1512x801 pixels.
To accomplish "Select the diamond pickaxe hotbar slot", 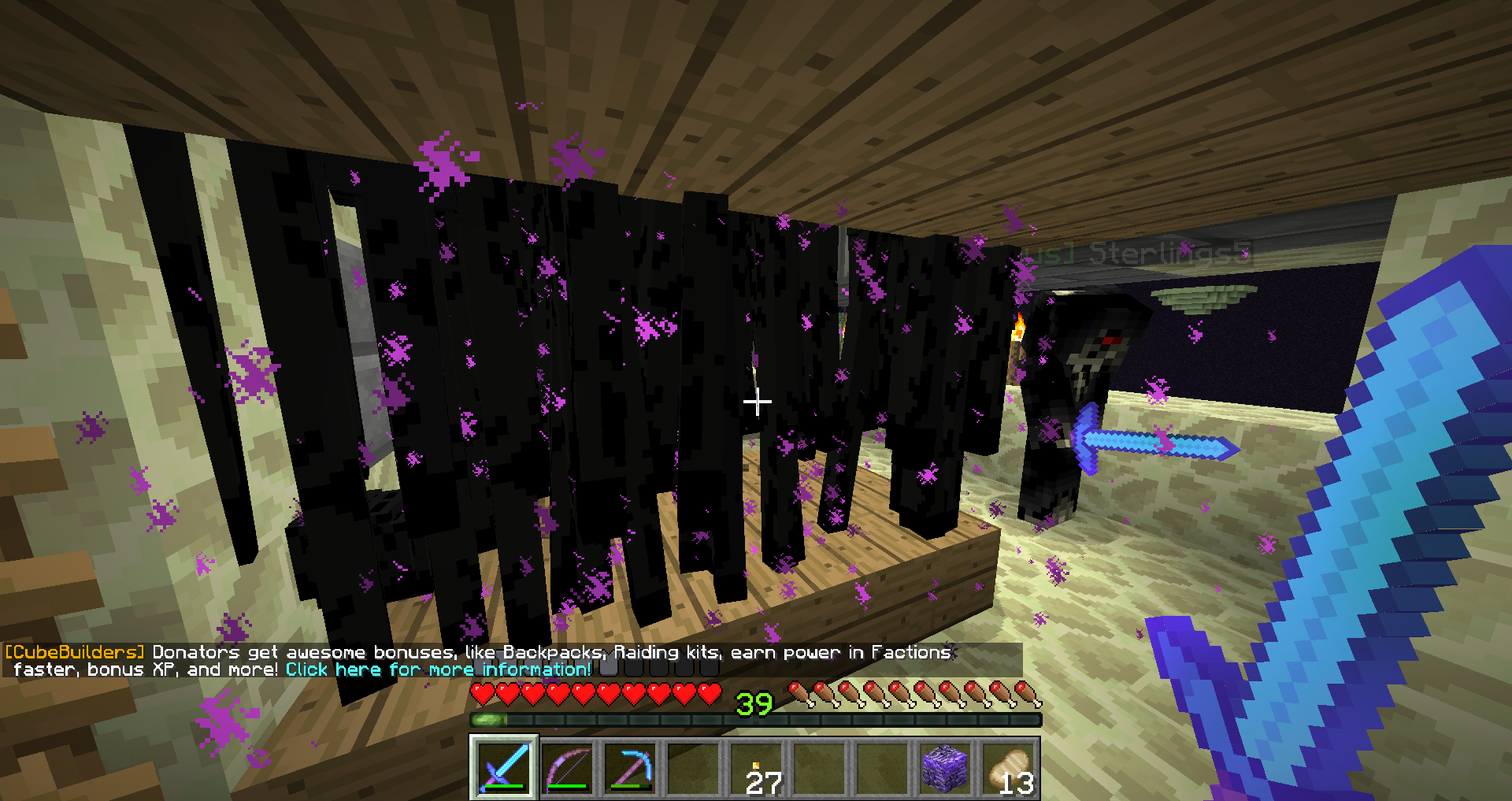I will point(630,766).
